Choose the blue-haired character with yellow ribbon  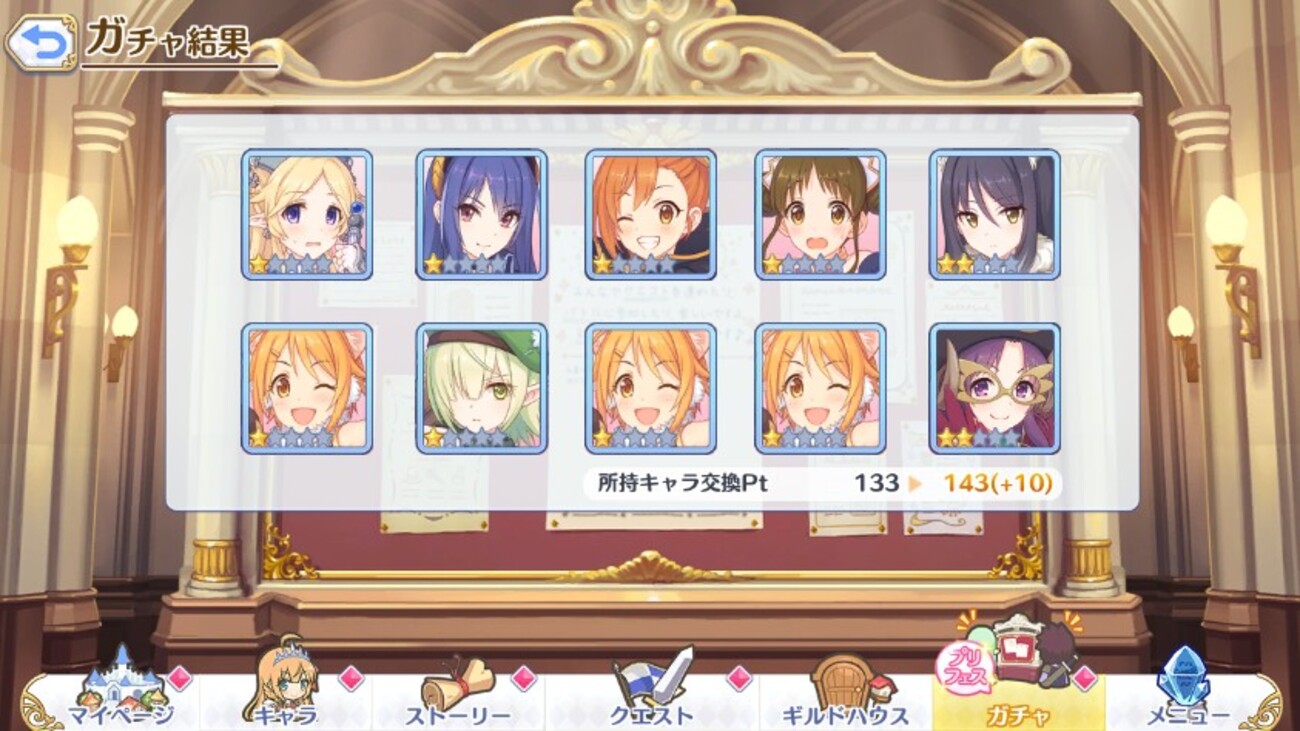[481, 215]
